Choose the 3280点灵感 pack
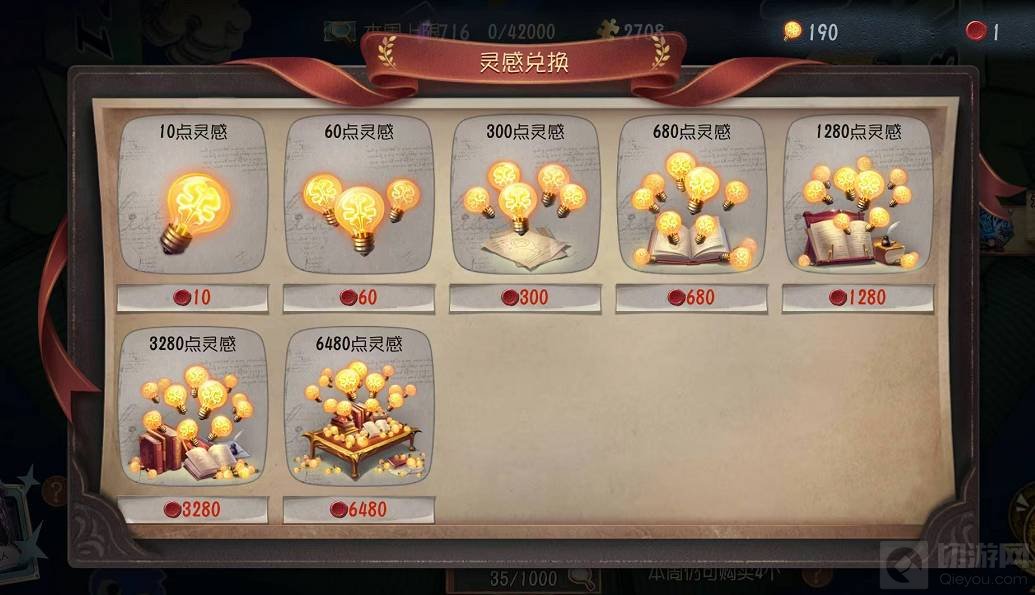 coord(193,412)
